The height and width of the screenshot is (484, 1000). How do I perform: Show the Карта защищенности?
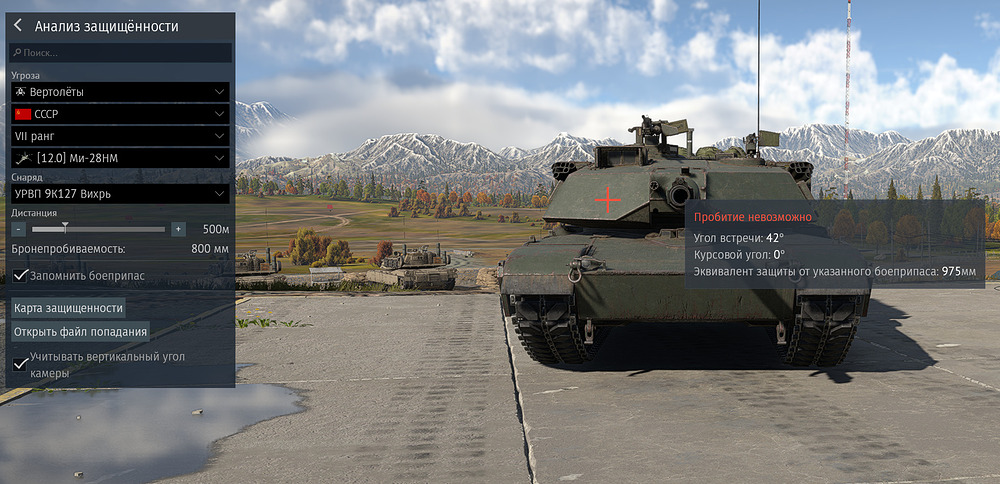click(69, 308)
